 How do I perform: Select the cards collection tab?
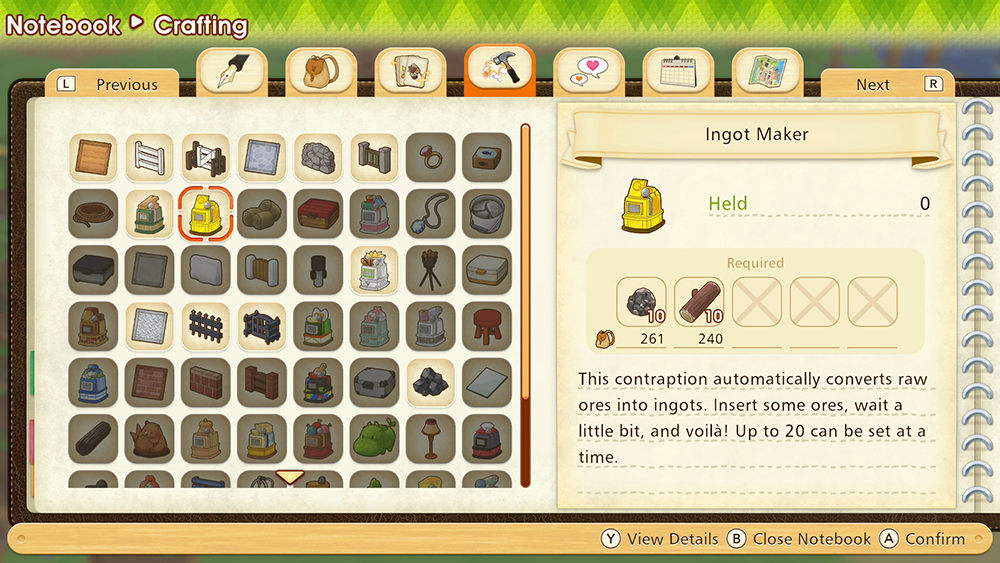click(x=411, y=72)
